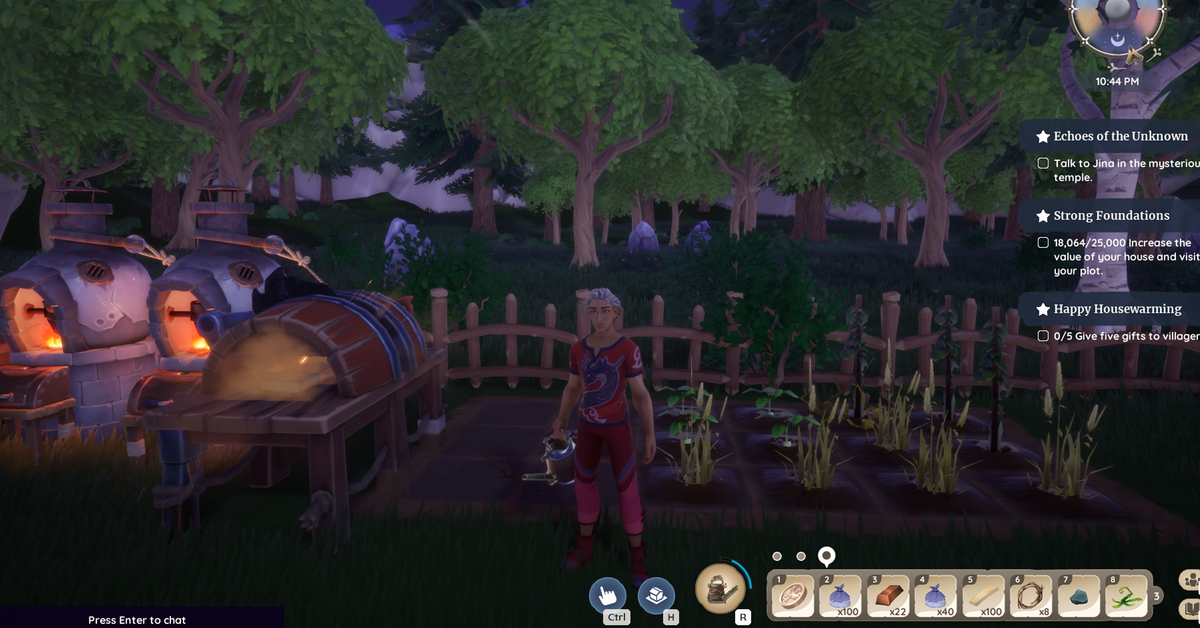This screenshot has height=628, width=1200.
Task: Open the book journal icon
Action: [1189, 608]
